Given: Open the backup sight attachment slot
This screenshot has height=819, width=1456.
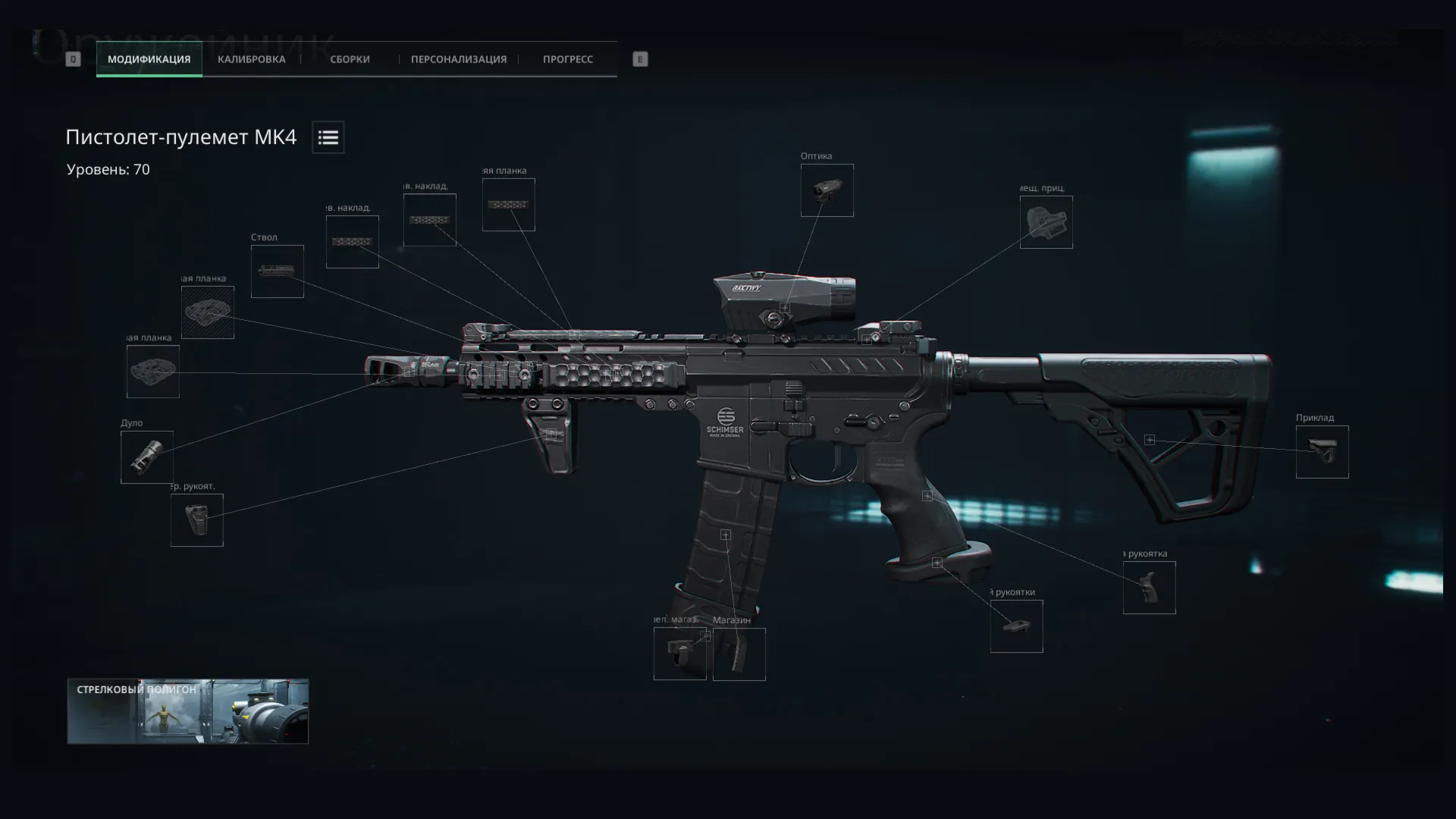Looking at the screenshot, I should pyautogui.click(x=1046, y=222).
